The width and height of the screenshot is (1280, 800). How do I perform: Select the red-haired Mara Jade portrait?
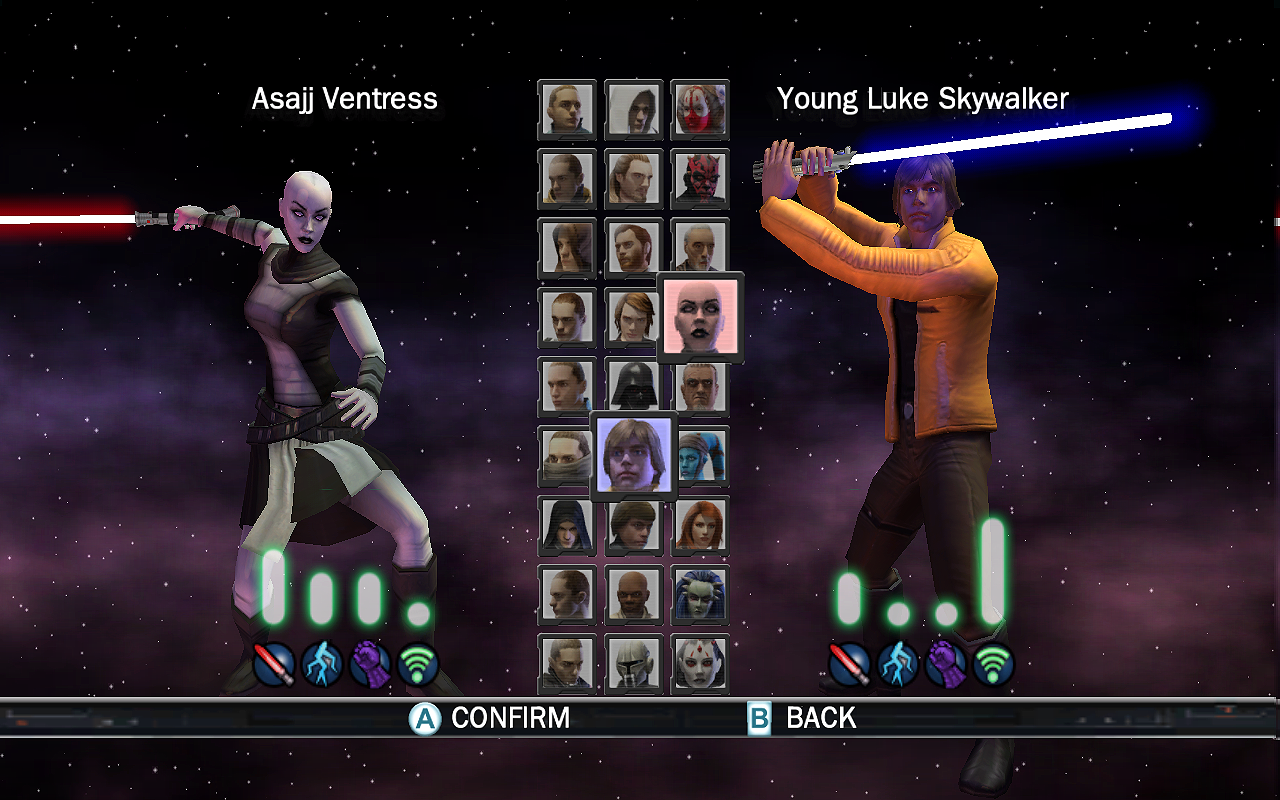coord(700,525)
